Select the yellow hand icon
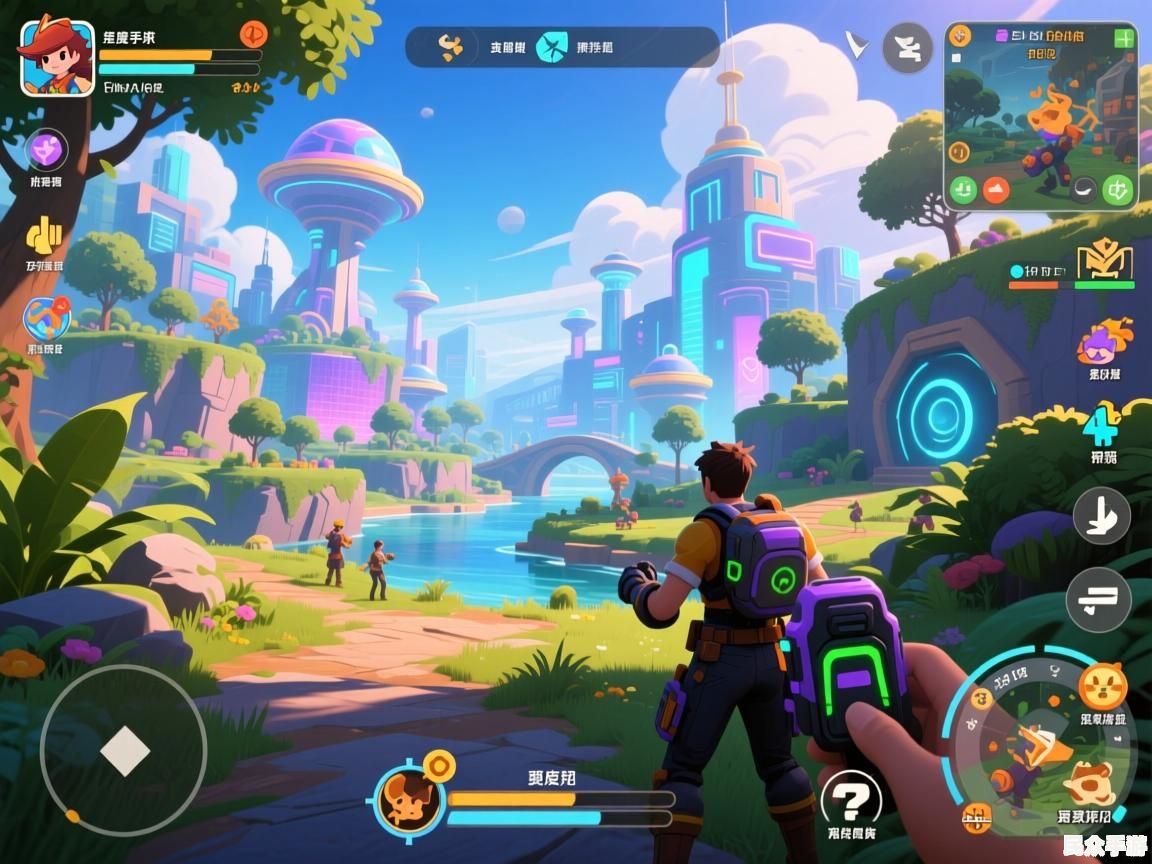Viewport: 1152px width, 864px height. 44,235
